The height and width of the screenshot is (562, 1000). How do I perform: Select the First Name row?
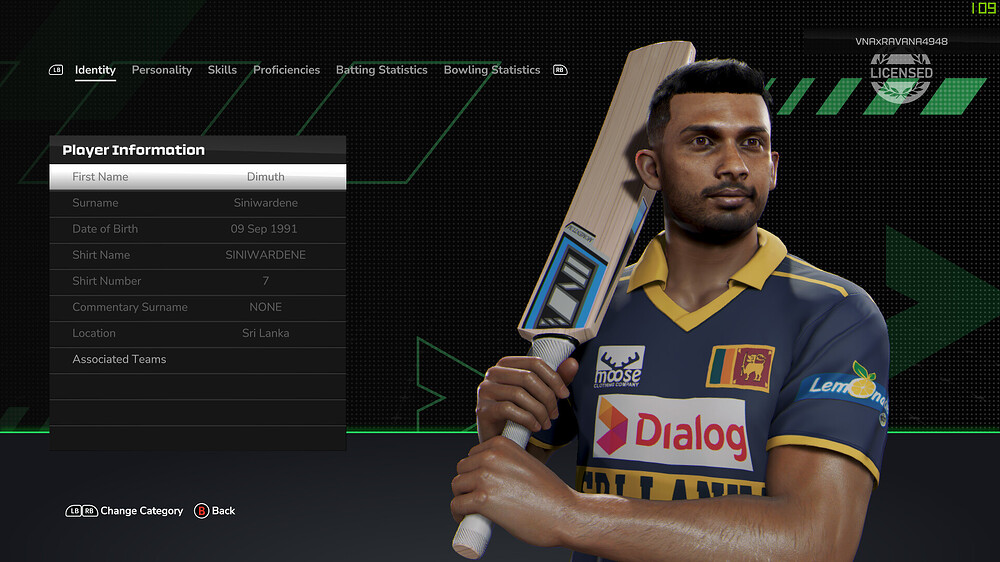click(198, 177)
